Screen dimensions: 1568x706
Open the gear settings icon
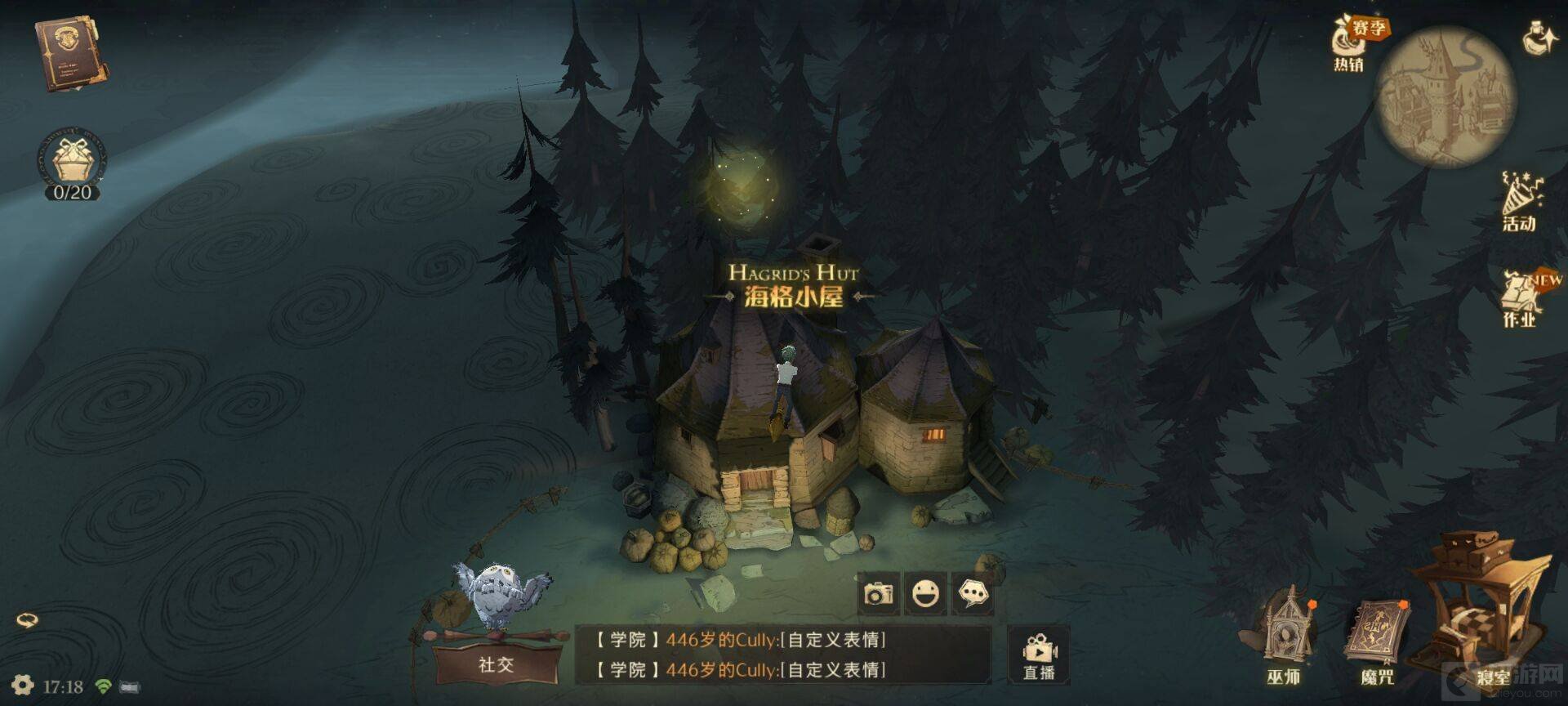(x=22, y=686)
